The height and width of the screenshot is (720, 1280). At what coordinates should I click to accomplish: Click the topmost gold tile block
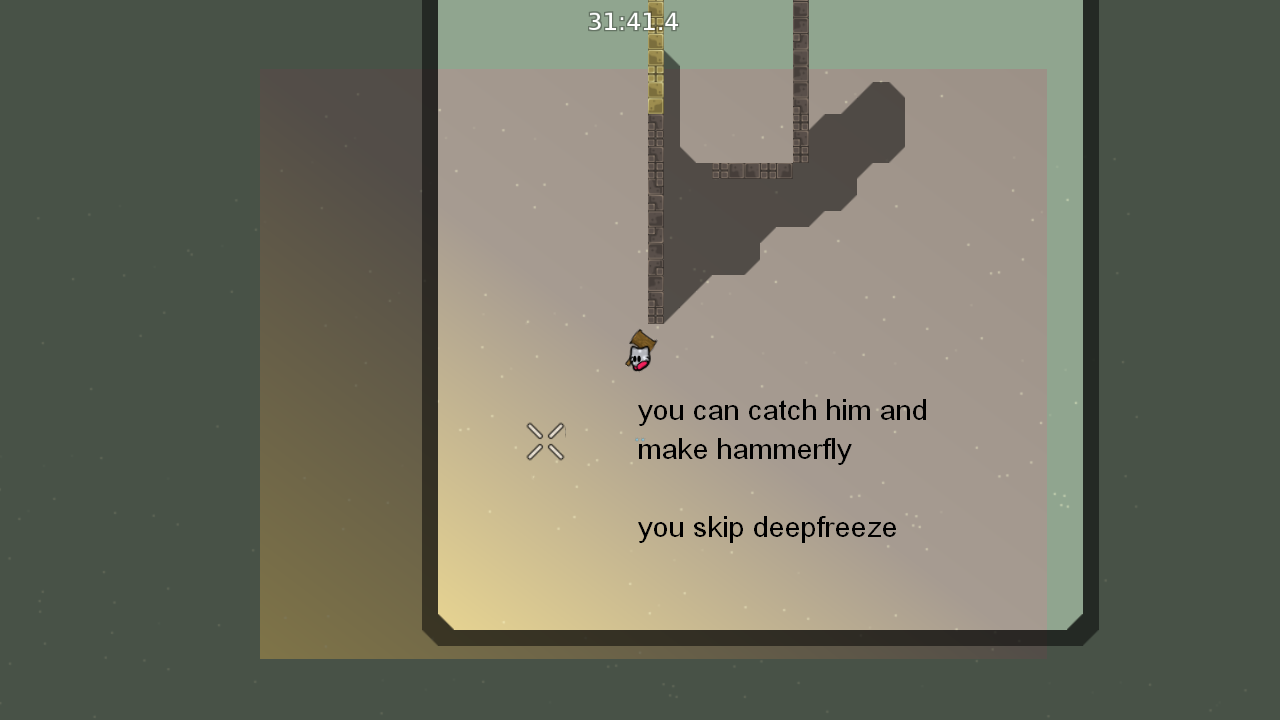point(655,10)
